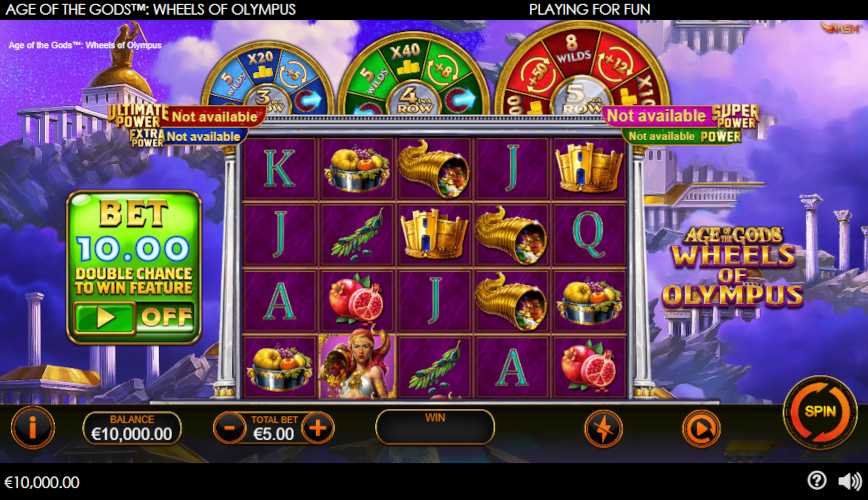The height and width of the screenshot is (500, 868).
Task: Decrease total bet with the minus button
Action: point(229,428)
